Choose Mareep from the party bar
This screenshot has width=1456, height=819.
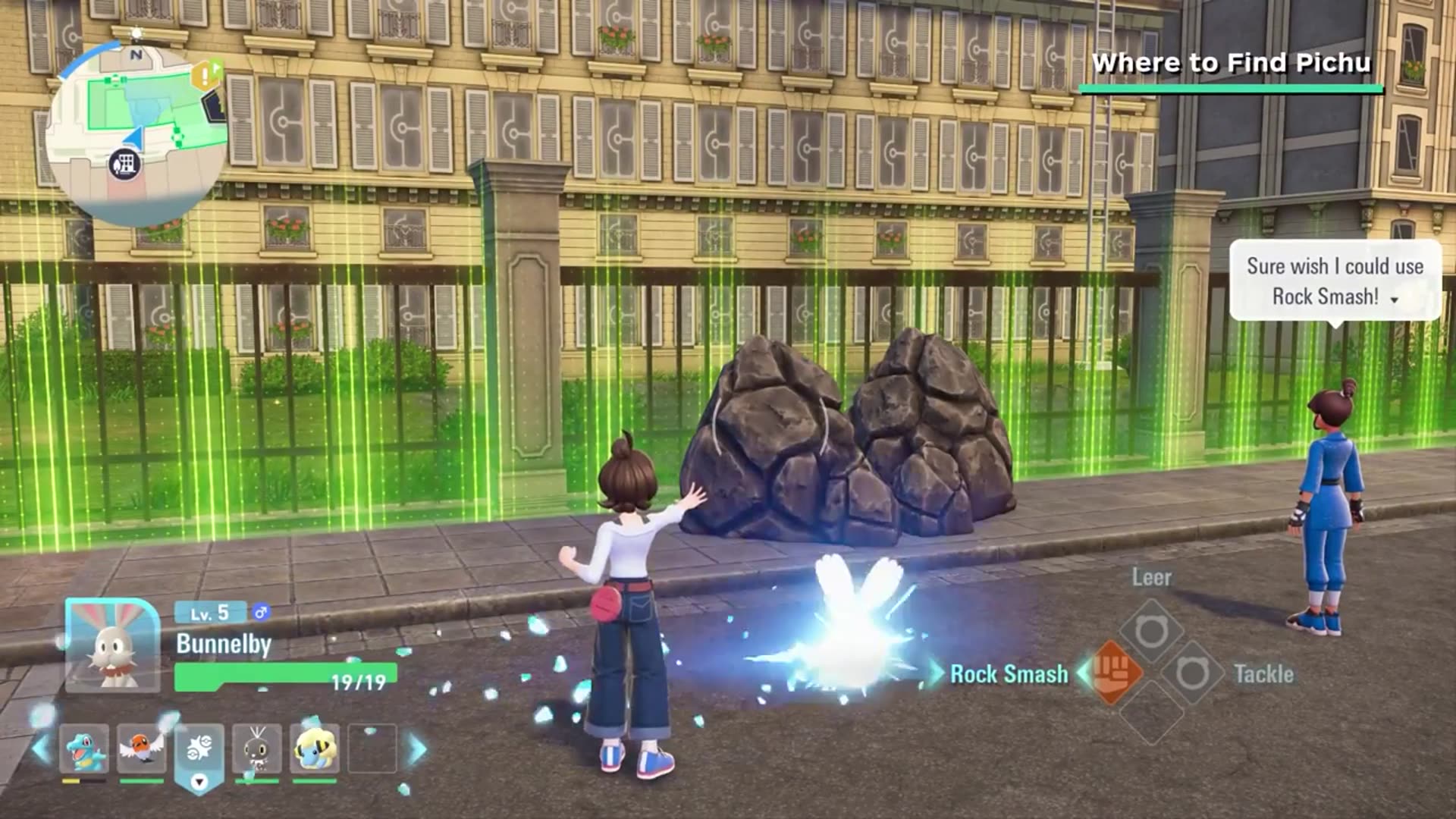[315, 748]
